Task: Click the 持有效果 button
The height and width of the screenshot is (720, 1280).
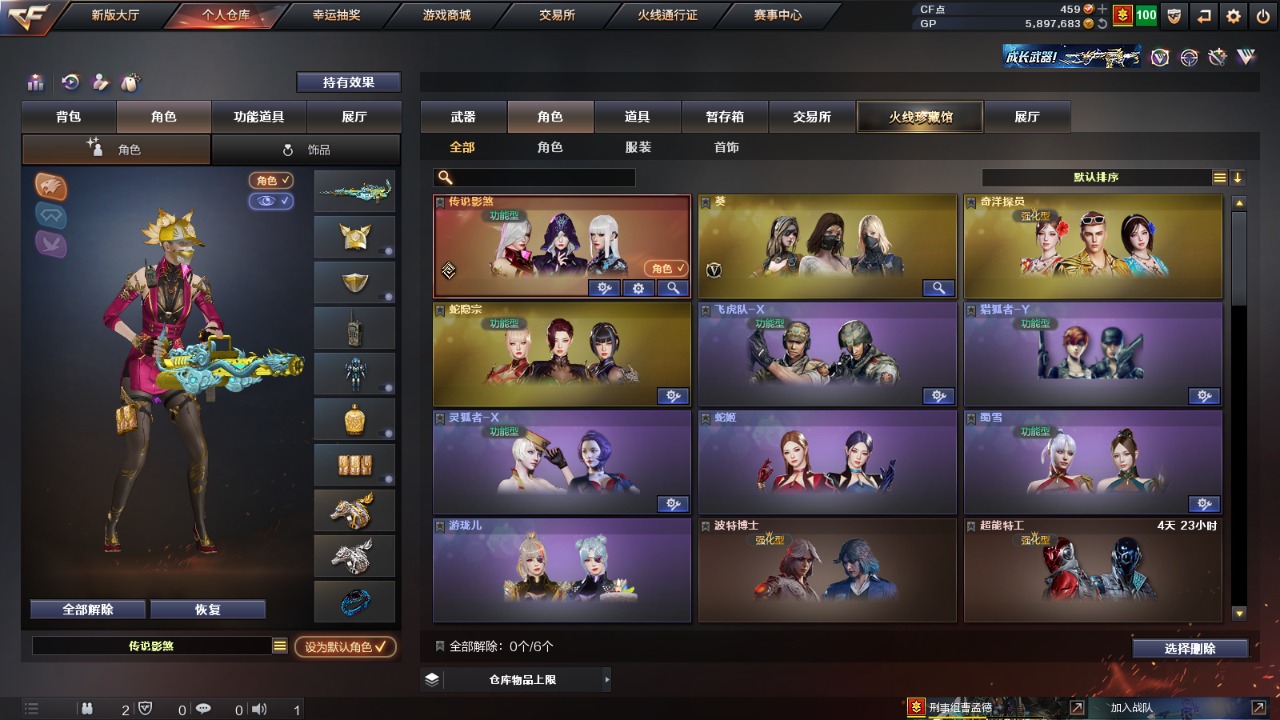Action: (348, 82)
